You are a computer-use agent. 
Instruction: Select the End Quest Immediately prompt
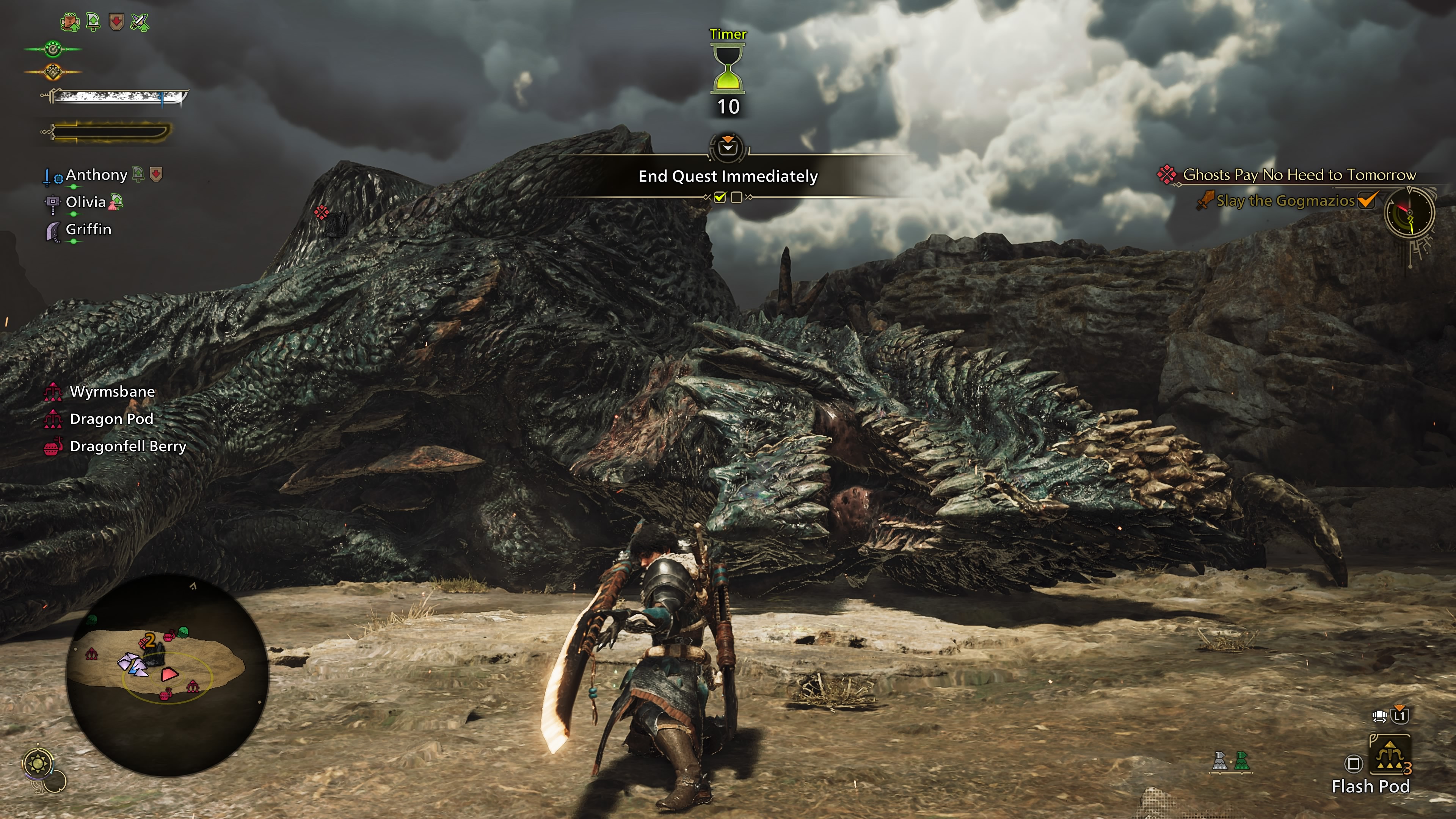tap(728, 176)
